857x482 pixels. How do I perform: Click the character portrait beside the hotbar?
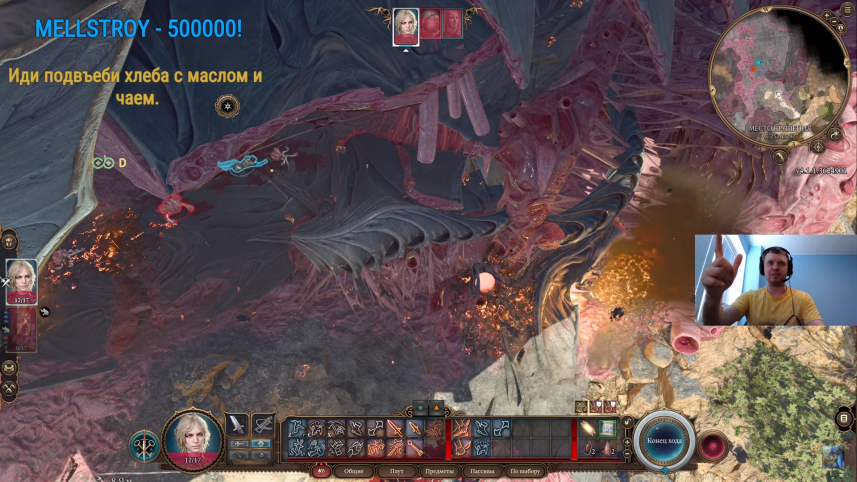[x=192, y=438]
